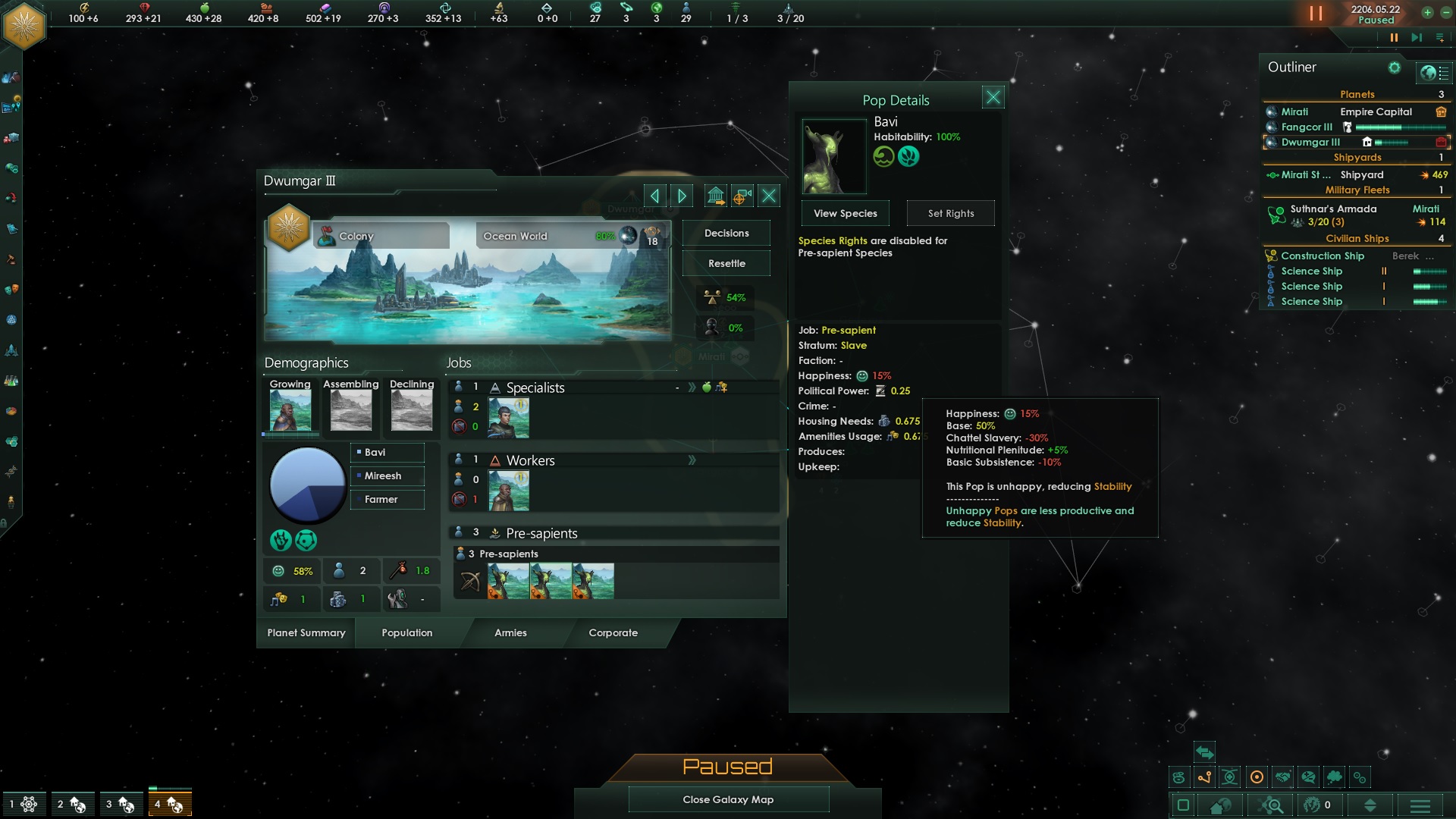Image resolution: width=1456 pixels, height=819 pixels.
Task: Switch to Planet Summary tab
Action: (x=306, y=633)
